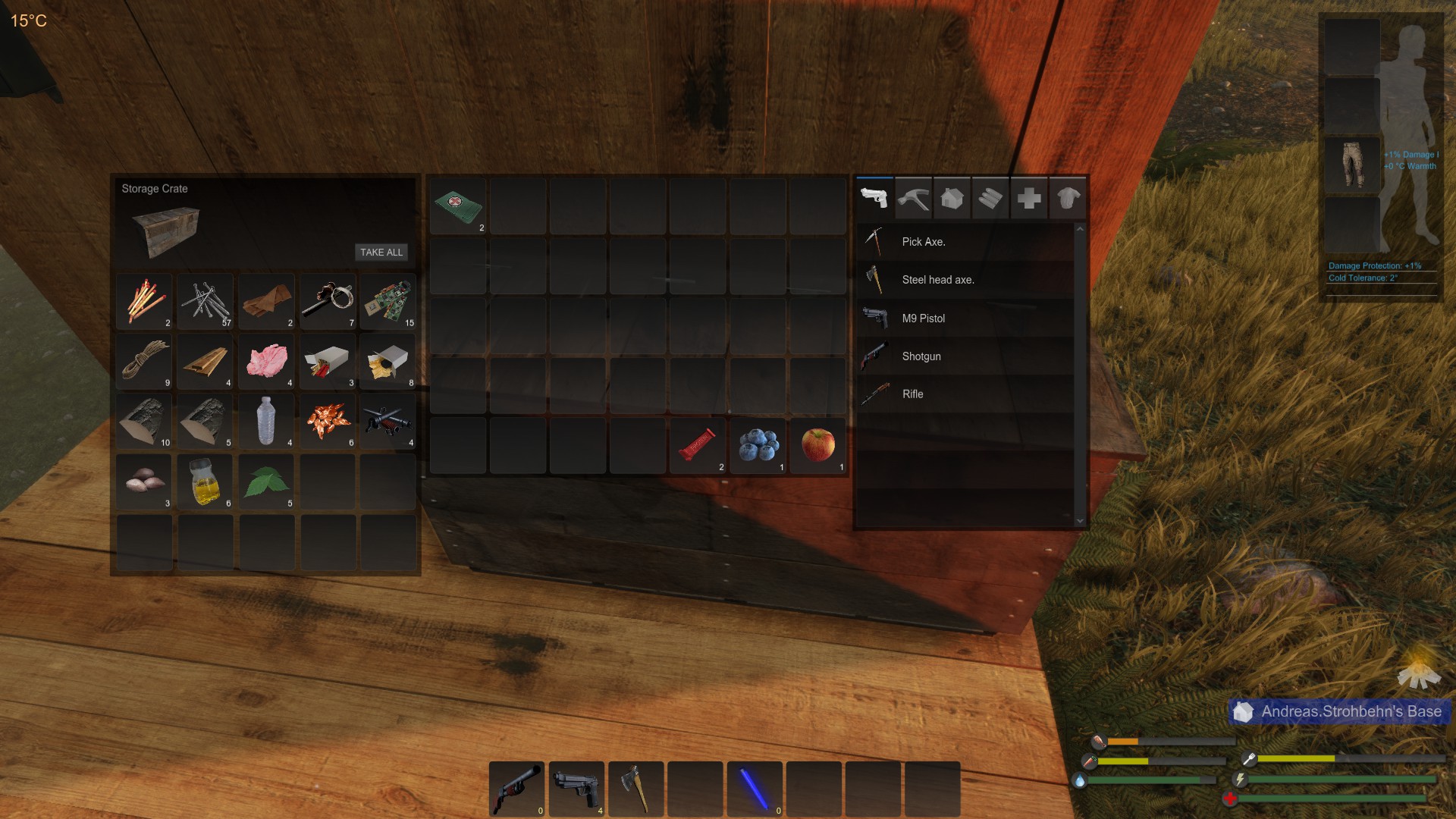Select the rope coil item
Viewport: 1456px width, 819px height.
145,361
